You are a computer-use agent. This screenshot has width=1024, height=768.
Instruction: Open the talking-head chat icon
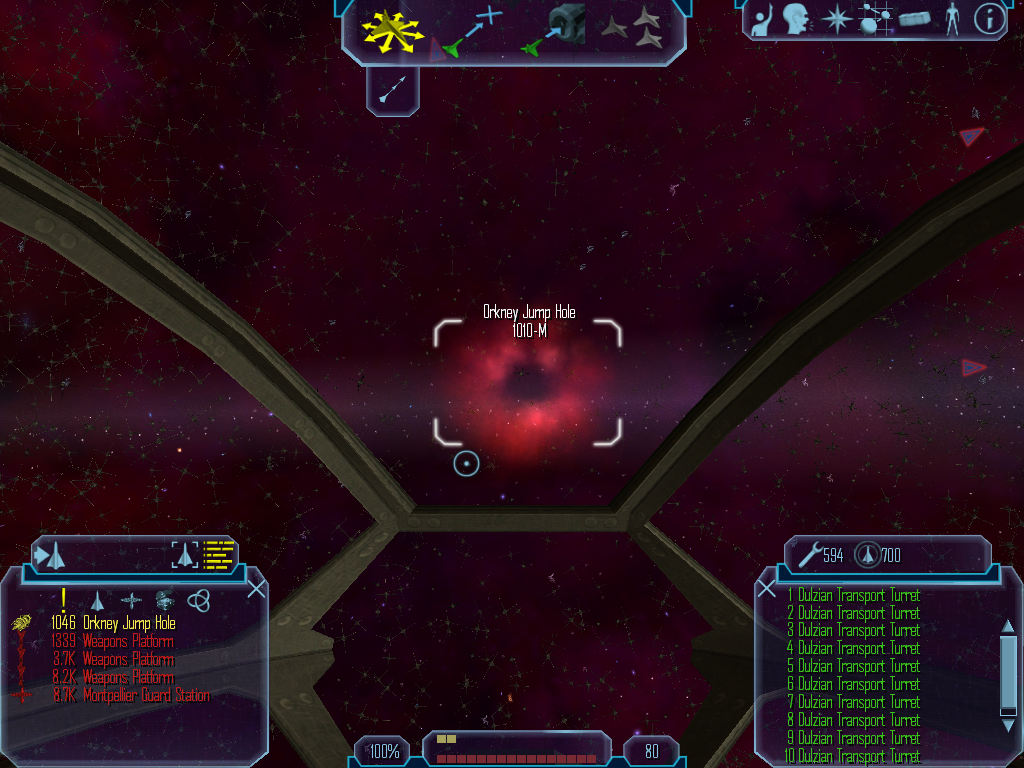(x=796, y=19)
